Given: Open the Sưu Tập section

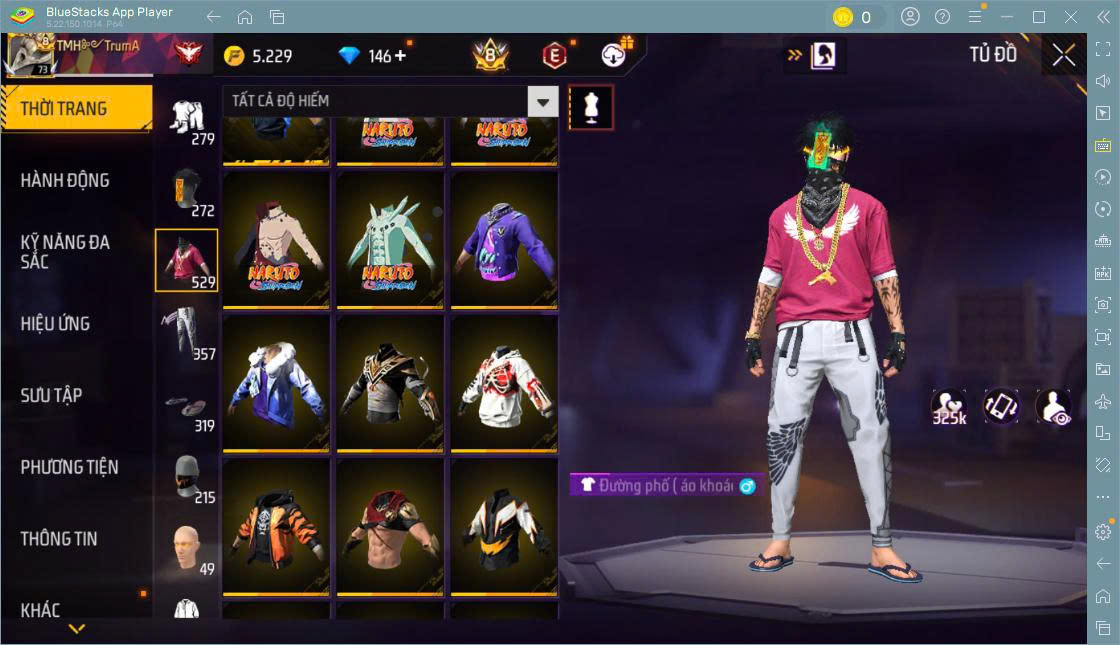Looking at the screenshot, I should tap(51, 395).
